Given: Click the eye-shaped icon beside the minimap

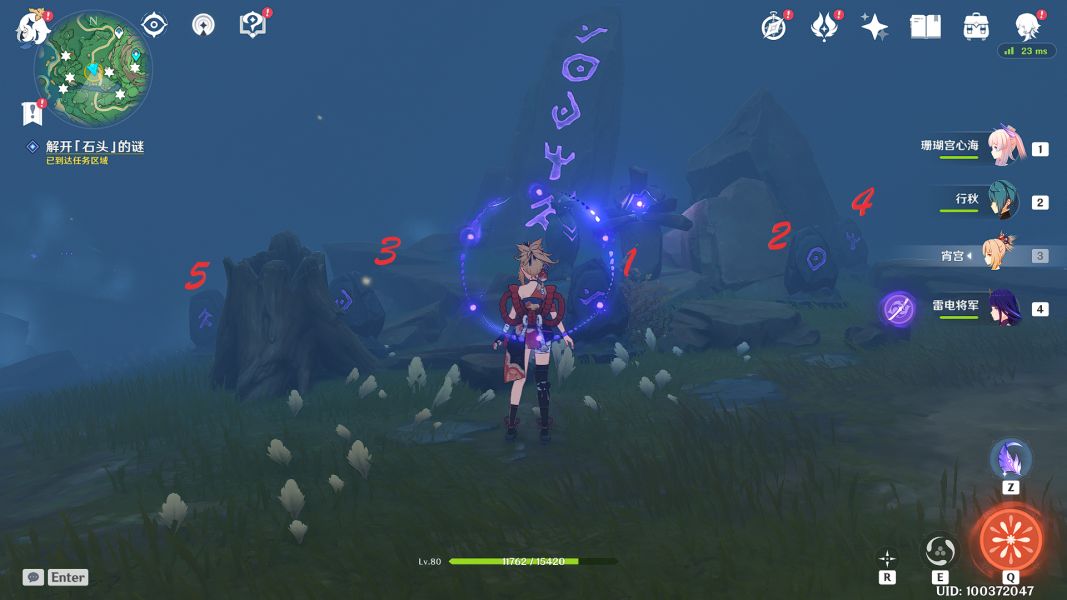Looking at the screenshot, I should pyautogui.click(x=154, y=25).
